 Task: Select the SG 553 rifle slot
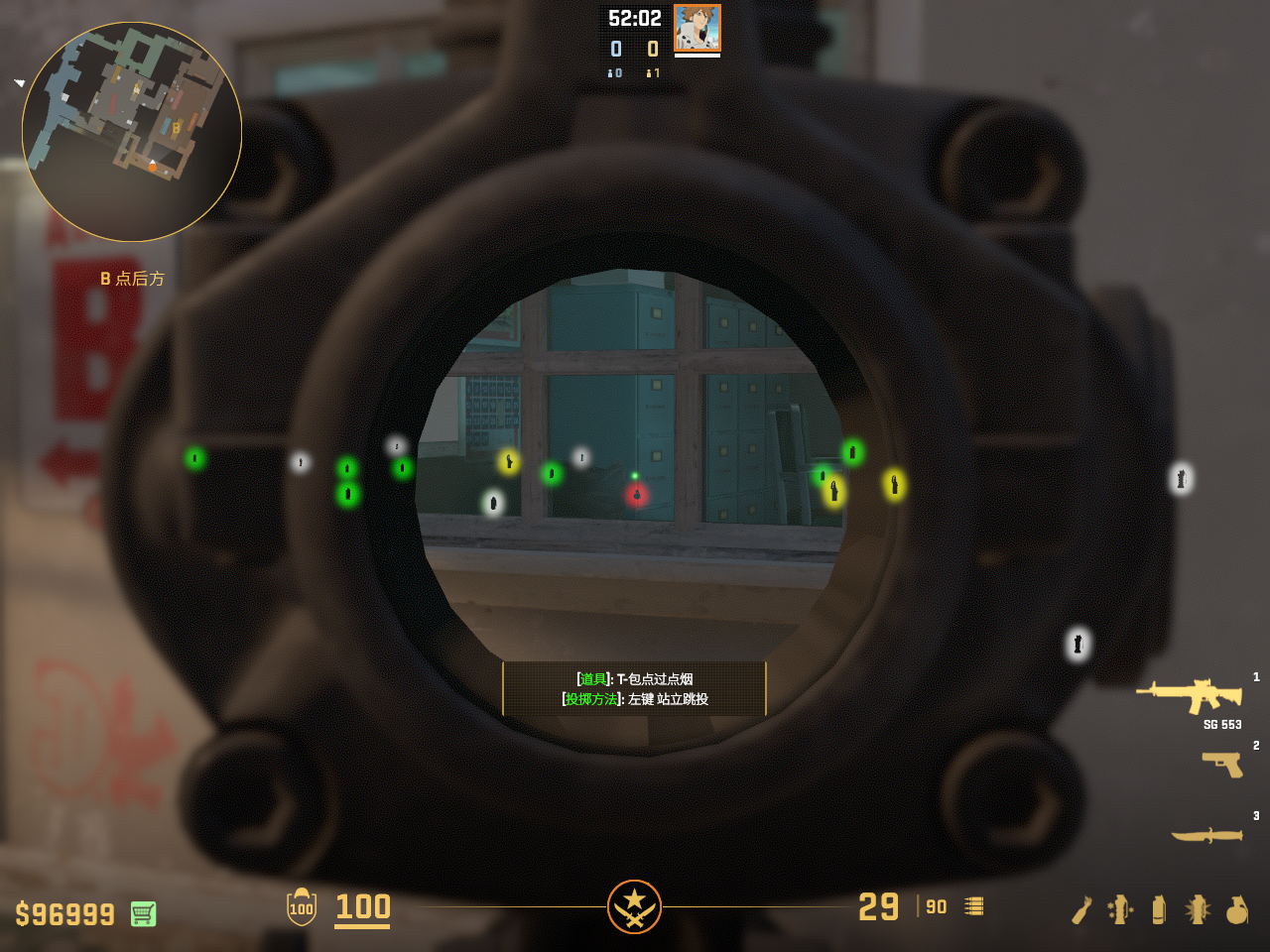click(x=1190, y=694)
